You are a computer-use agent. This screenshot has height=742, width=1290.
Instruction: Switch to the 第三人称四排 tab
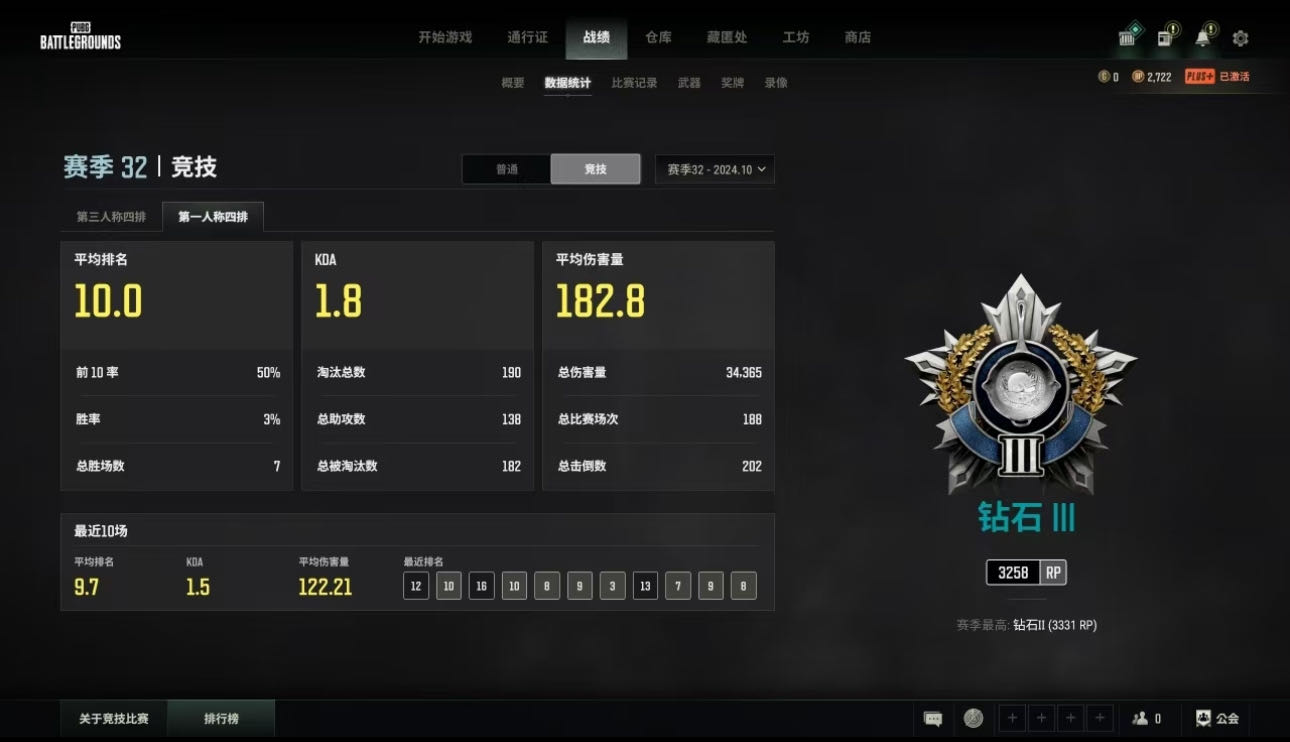point(111,217)
